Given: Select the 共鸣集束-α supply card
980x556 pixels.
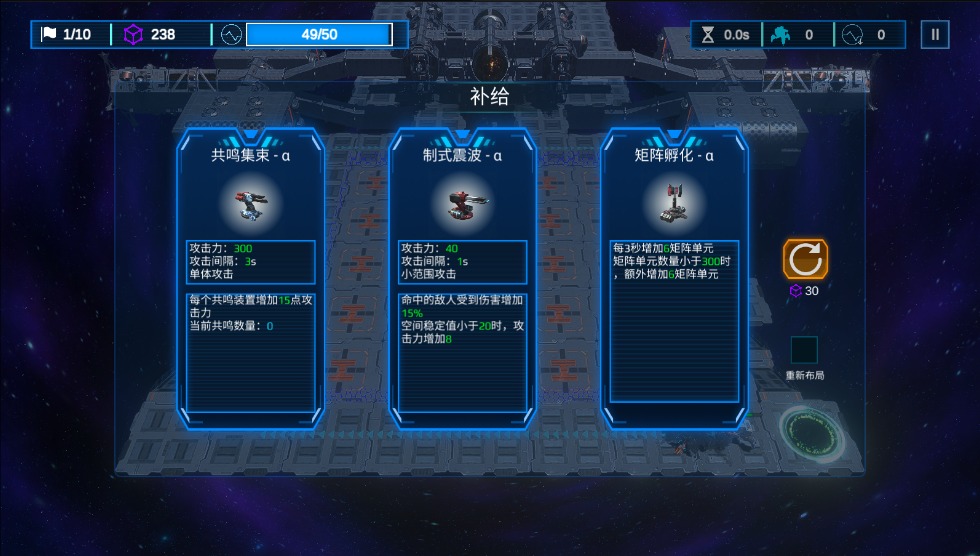Looking at the screenshot, I should 250,278.
